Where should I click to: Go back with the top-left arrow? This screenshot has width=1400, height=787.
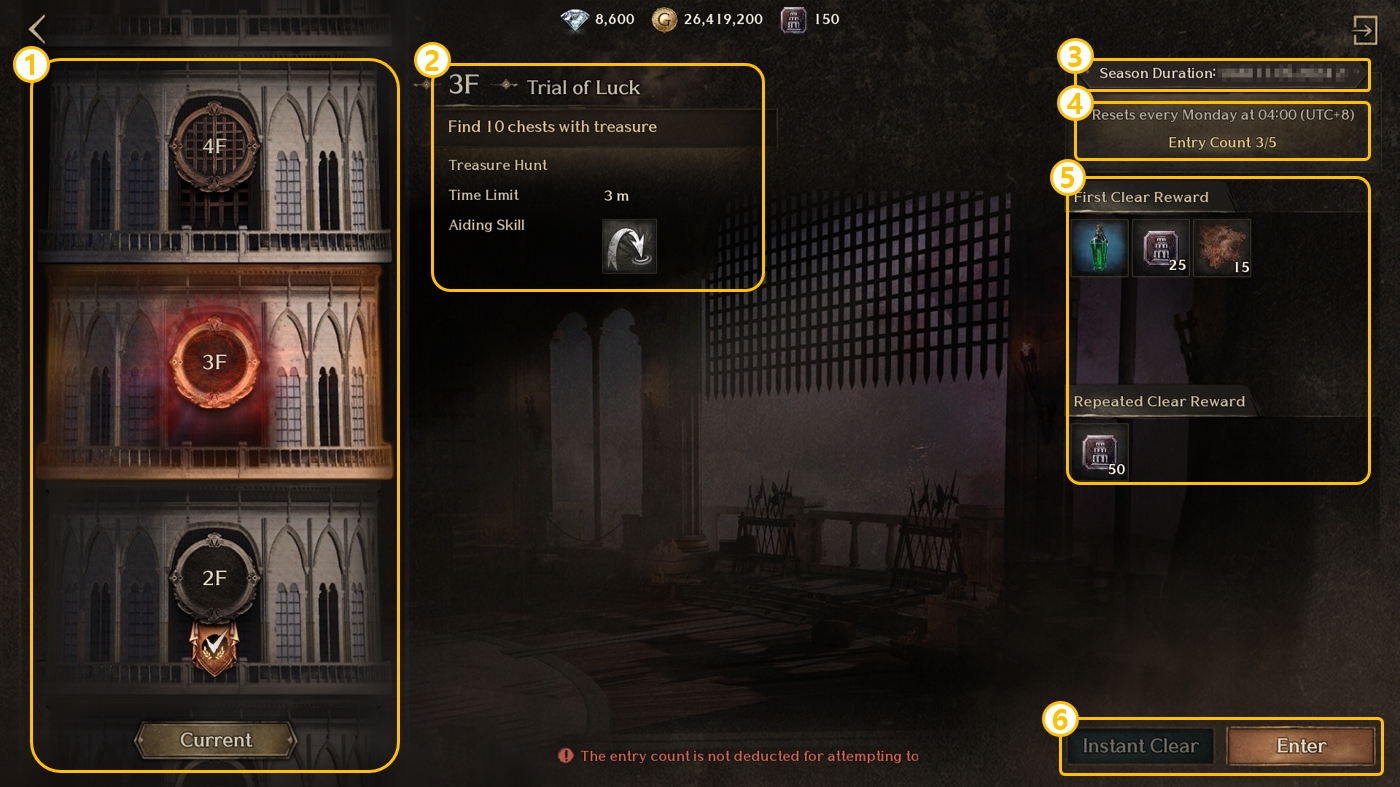click(x=38, y=29)
